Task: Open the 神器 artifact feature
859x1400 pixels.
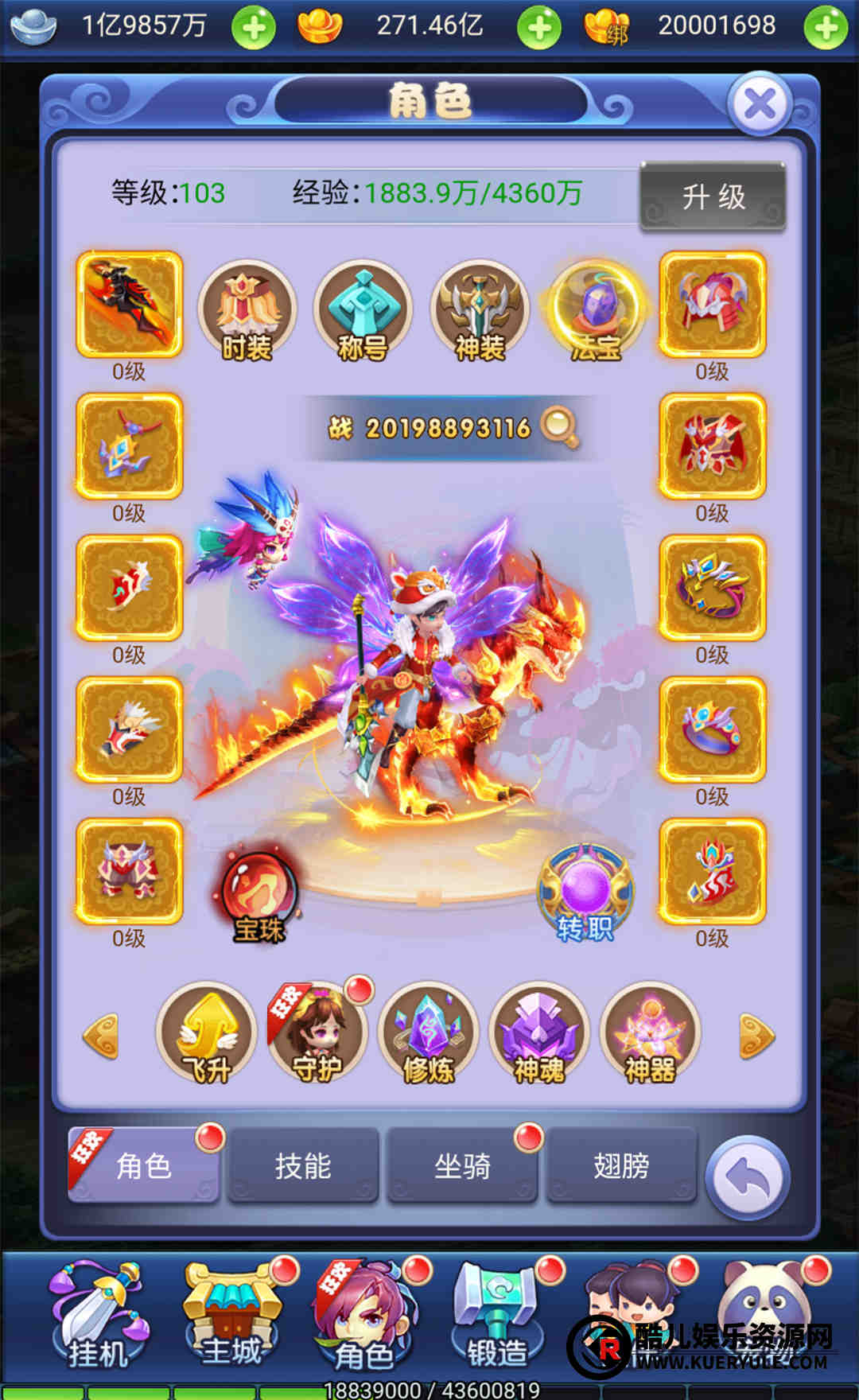Action: 651,1034
